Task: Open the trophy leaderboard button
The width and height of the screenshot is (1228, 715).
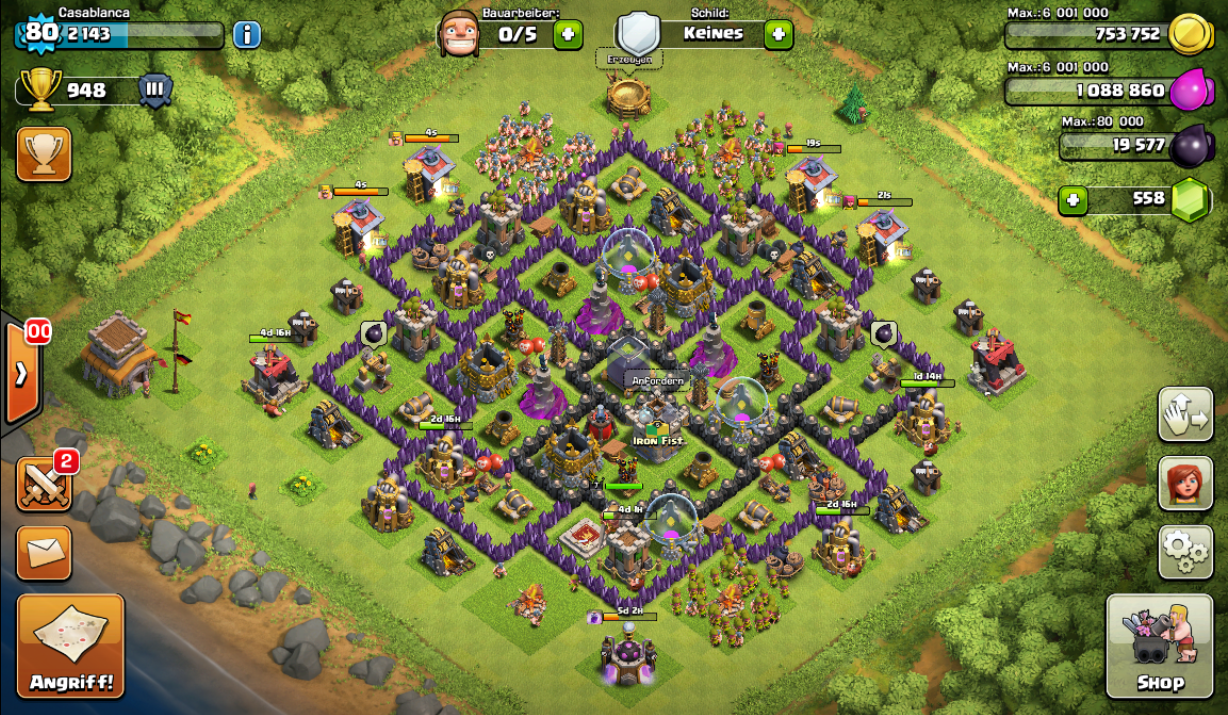Action: (44, 153)
